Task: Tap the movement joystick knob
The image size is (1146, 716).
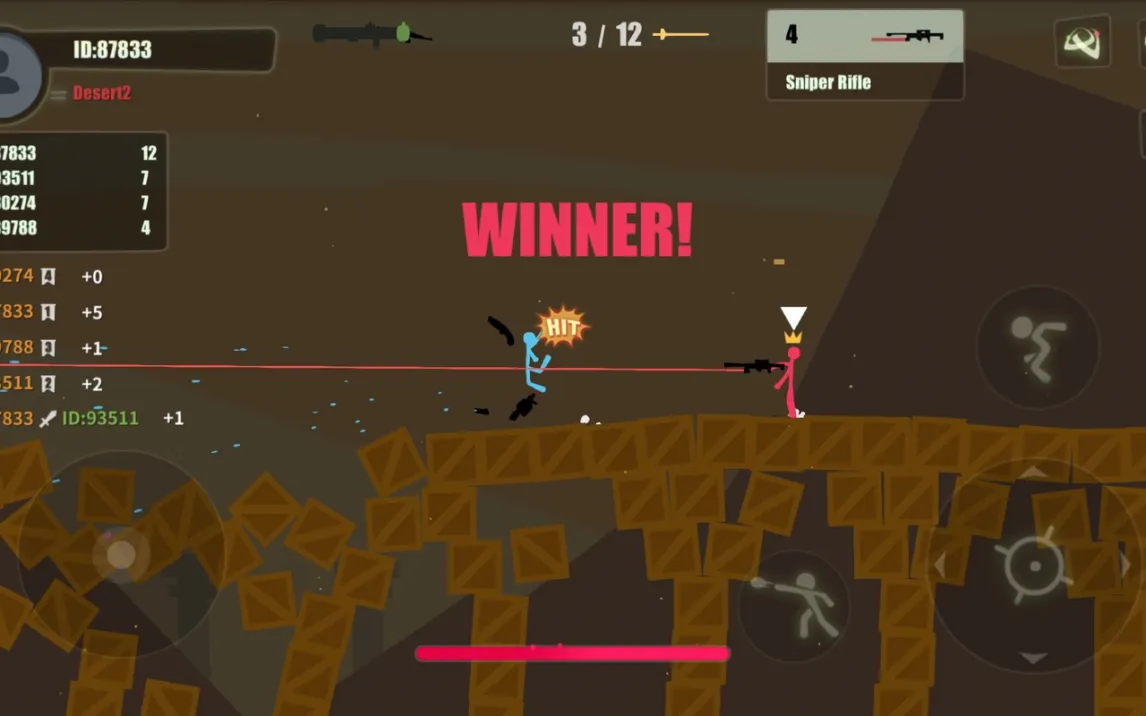Action: tap(121, 553)
